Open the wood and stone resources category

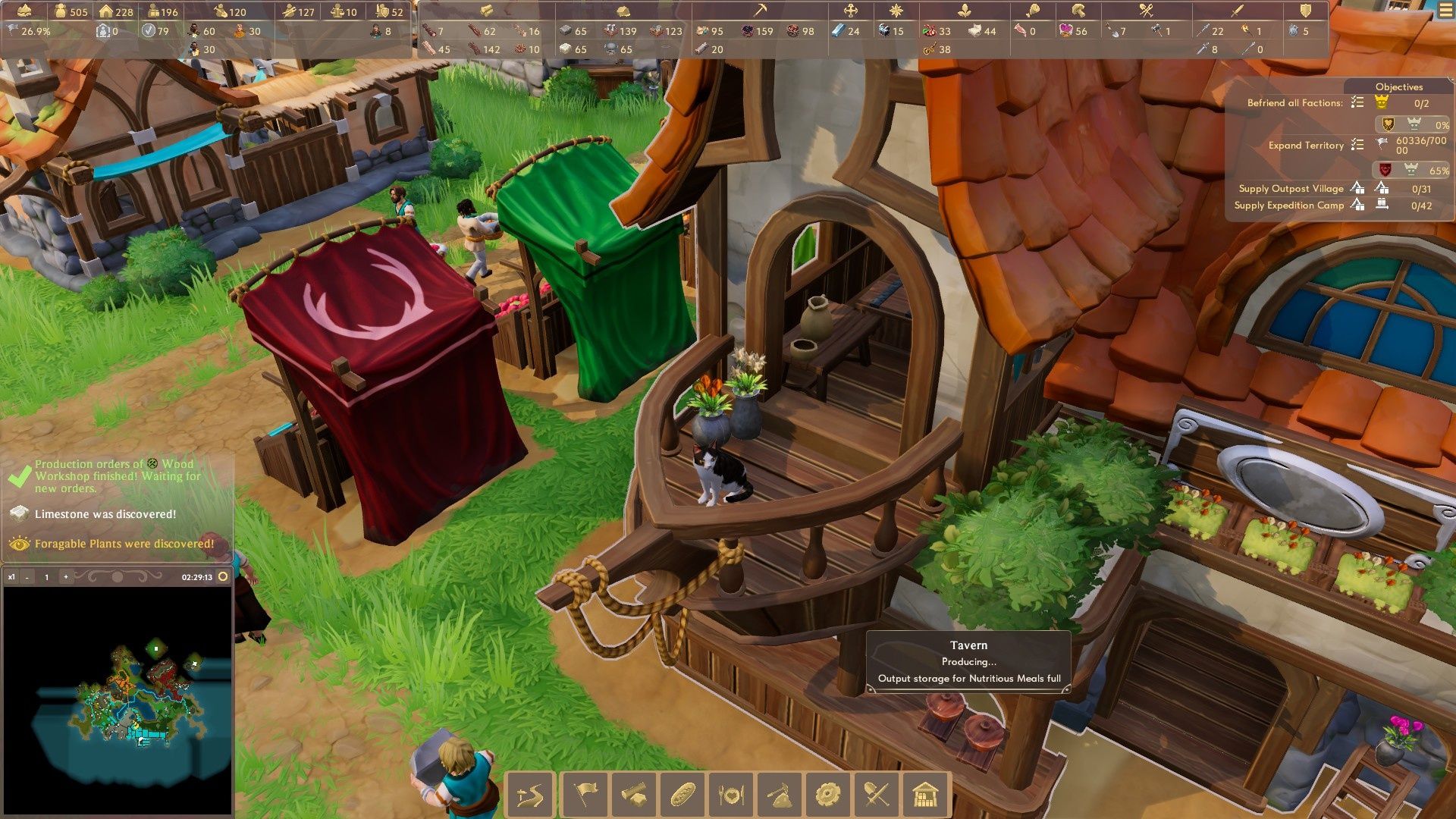(633, 795)
